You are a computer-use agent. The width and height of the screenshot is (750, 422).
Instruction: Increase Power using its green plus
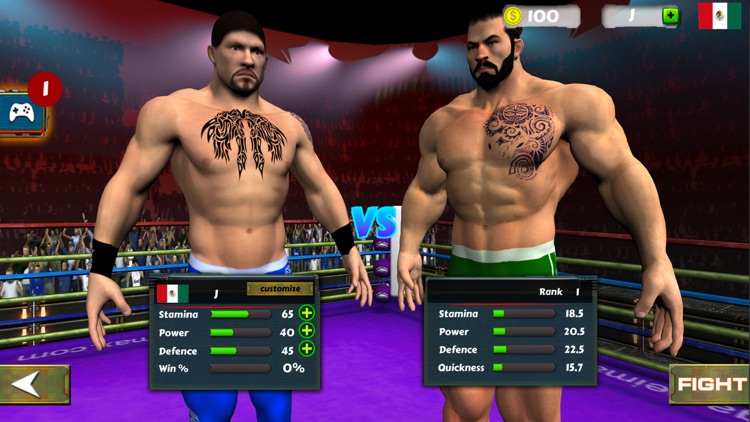coord(307,331)
